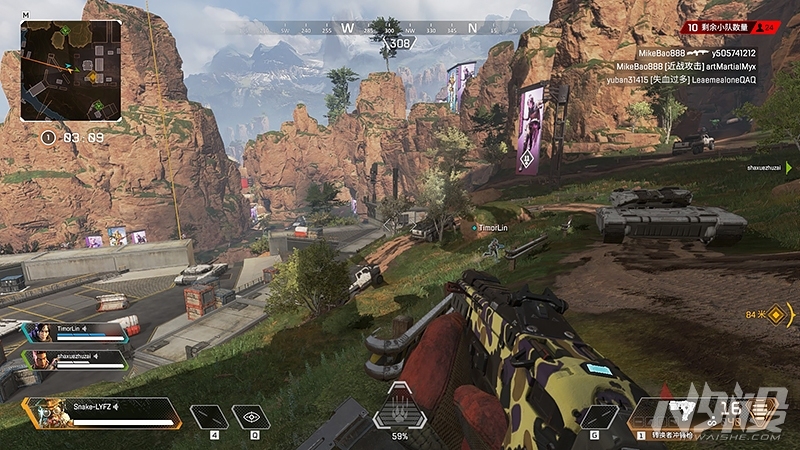Select teammate TimorLin's squad card
This screenshot has width=800, height=450.
coord(78,331)
